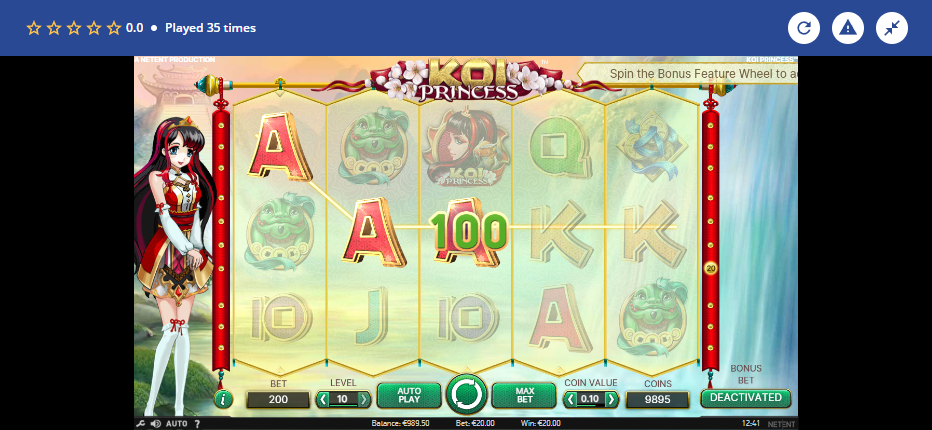Exit fullscreen with the collapse arrows button
The height and width of the screenshot is (430, 932).
(x=892, y=28)
